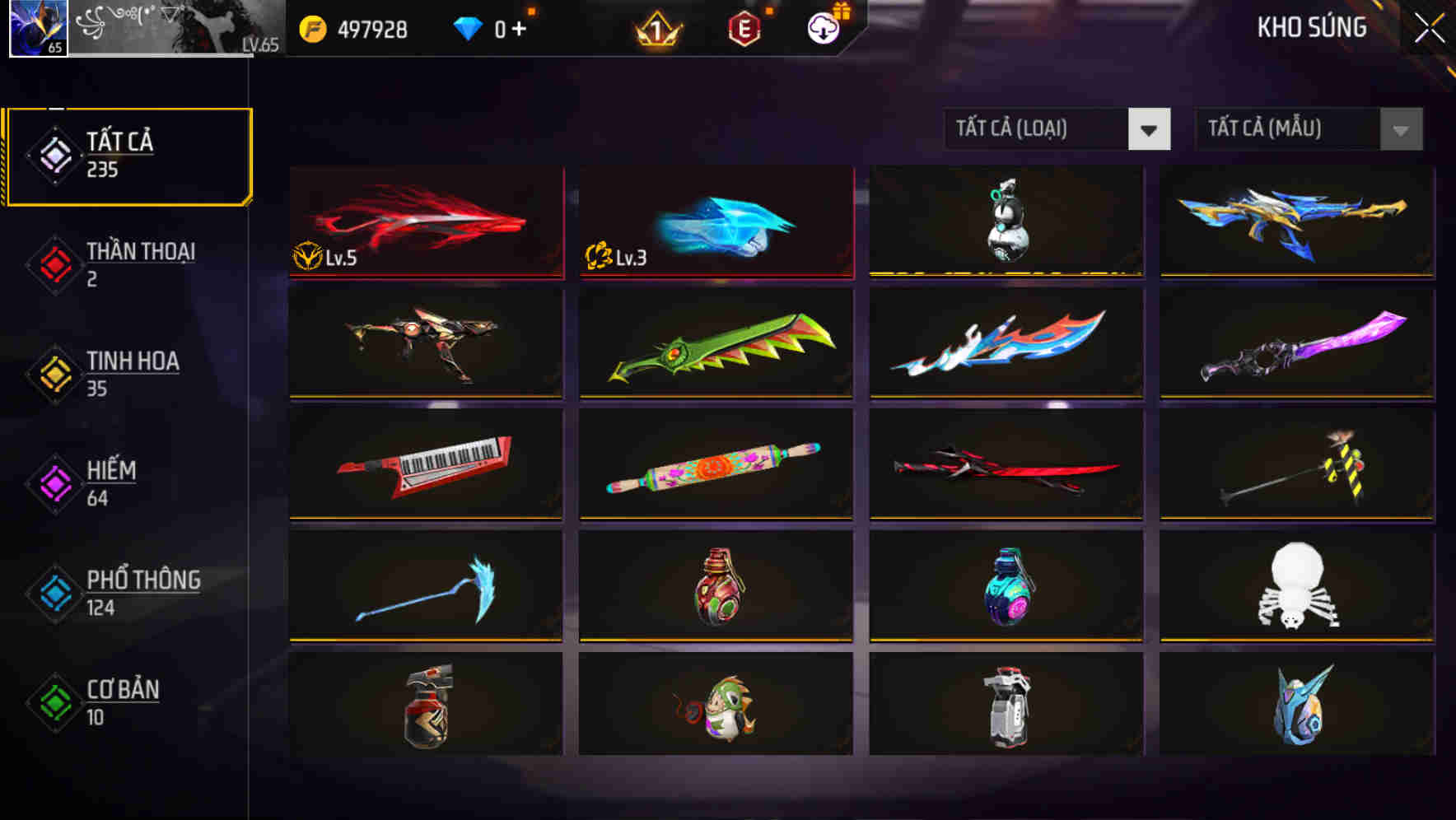Select the red keytar weapon thumbnail
1456x820 pixels.
tap(425, 464)
